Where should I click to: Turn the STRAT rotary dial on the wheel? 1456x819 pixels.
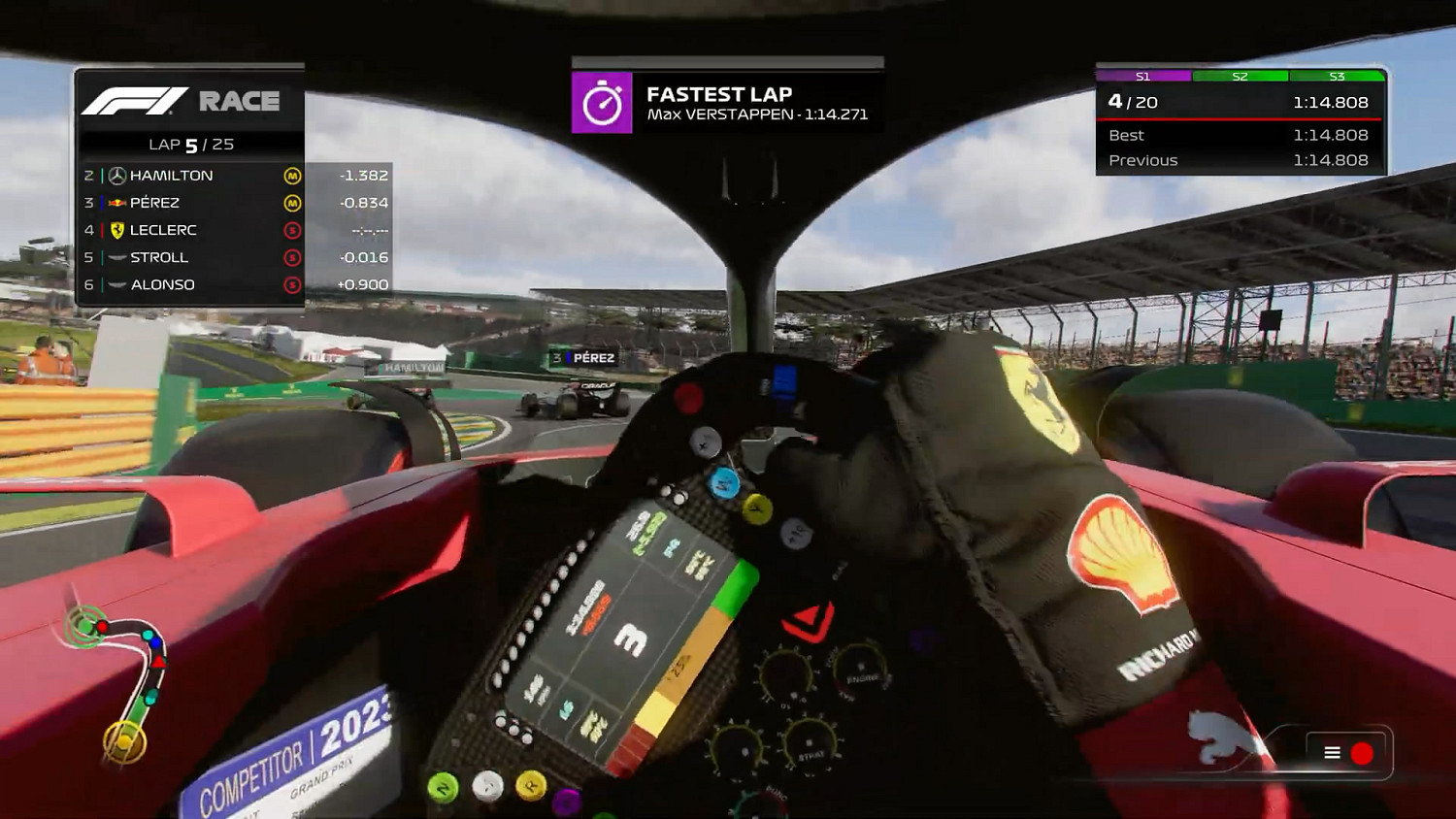click(810, 743)
